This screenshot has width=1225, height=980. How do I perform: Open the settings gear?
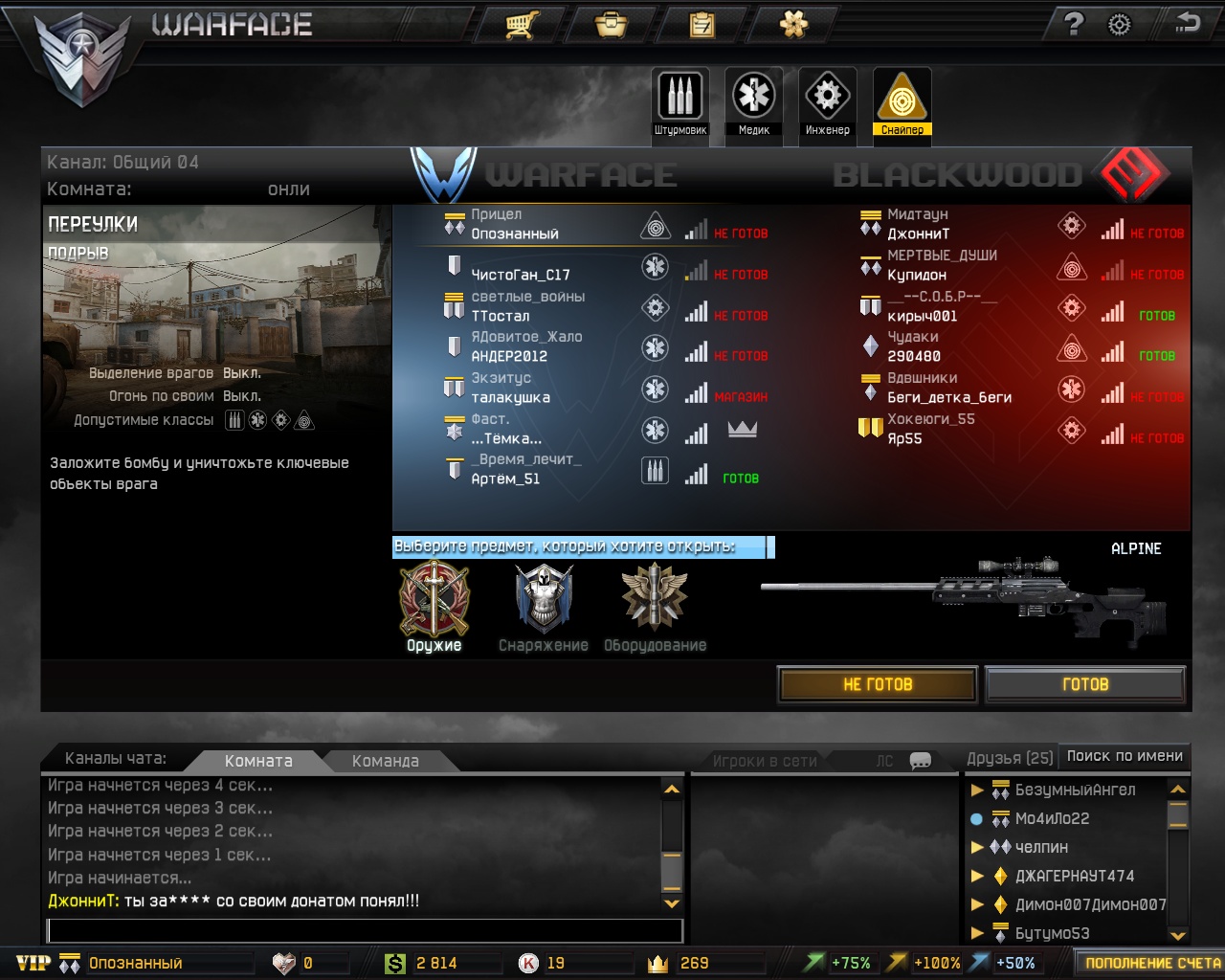[x=1119, y=25]
